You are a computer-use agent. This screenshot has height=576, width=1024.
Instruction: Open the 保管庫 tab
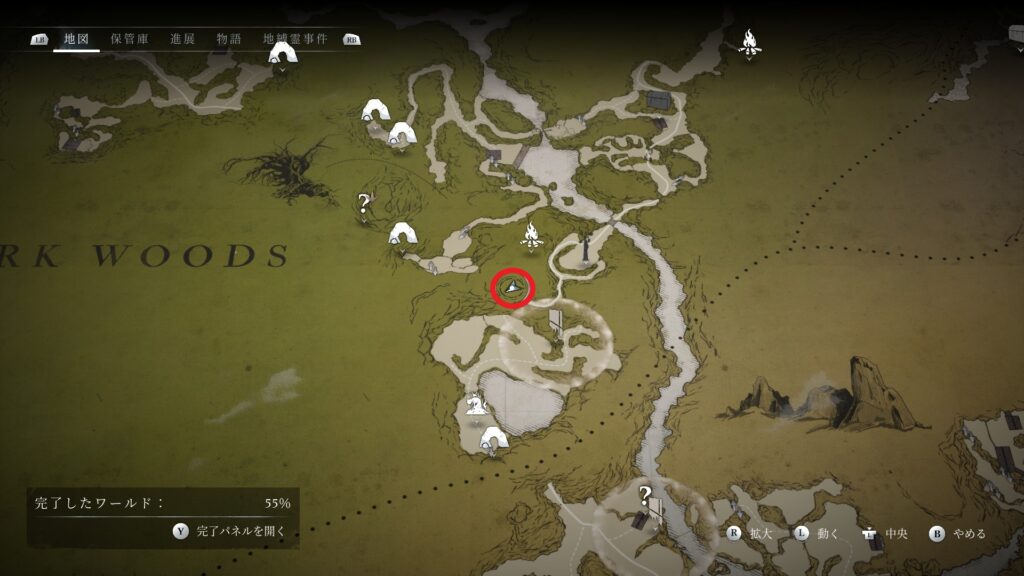pos(130,39)
